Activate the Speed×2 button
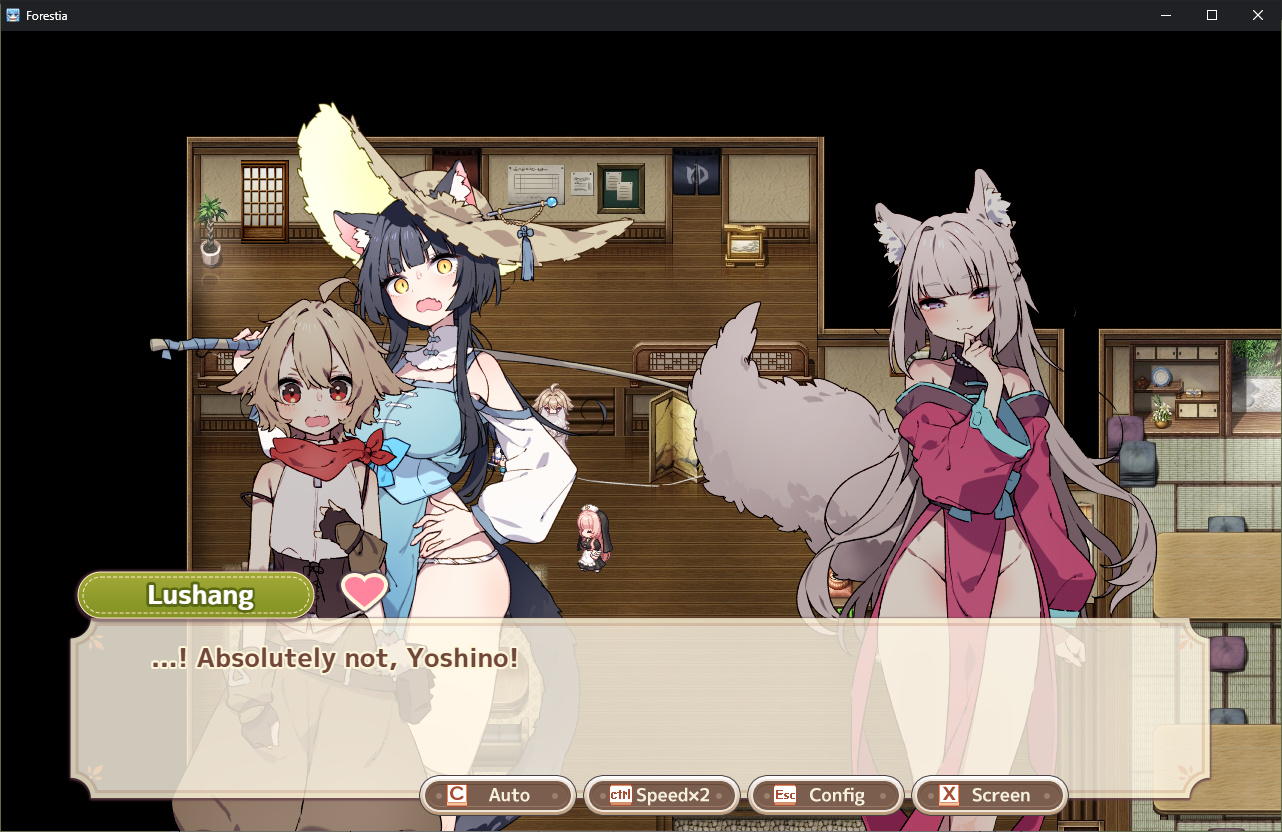Viewport: 1282px width, 832px height. click(x=661, y=795)
